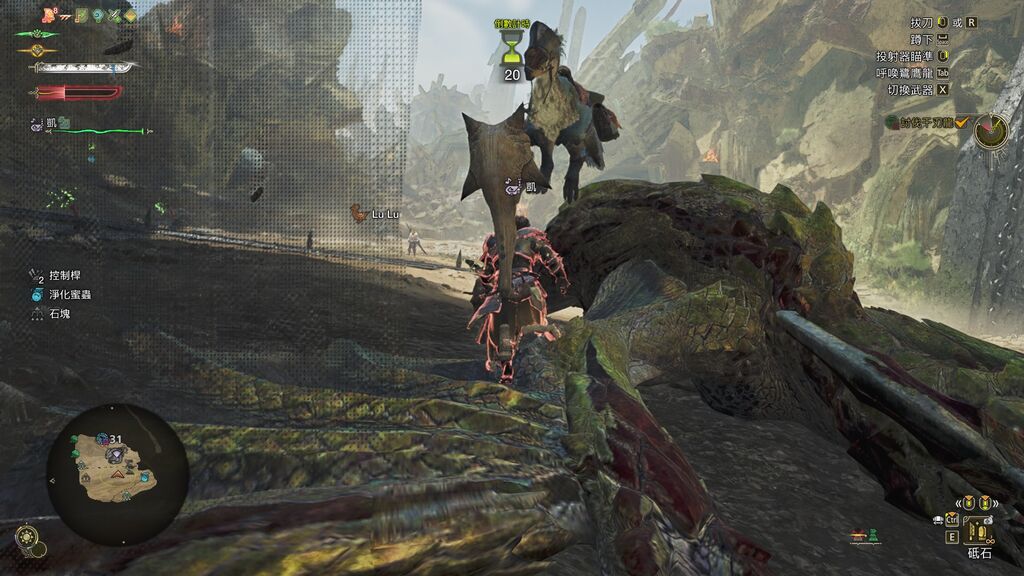Click the round compass dial beside the objective
Screen dimensions: 1024x576
click(x=991, y=130)
